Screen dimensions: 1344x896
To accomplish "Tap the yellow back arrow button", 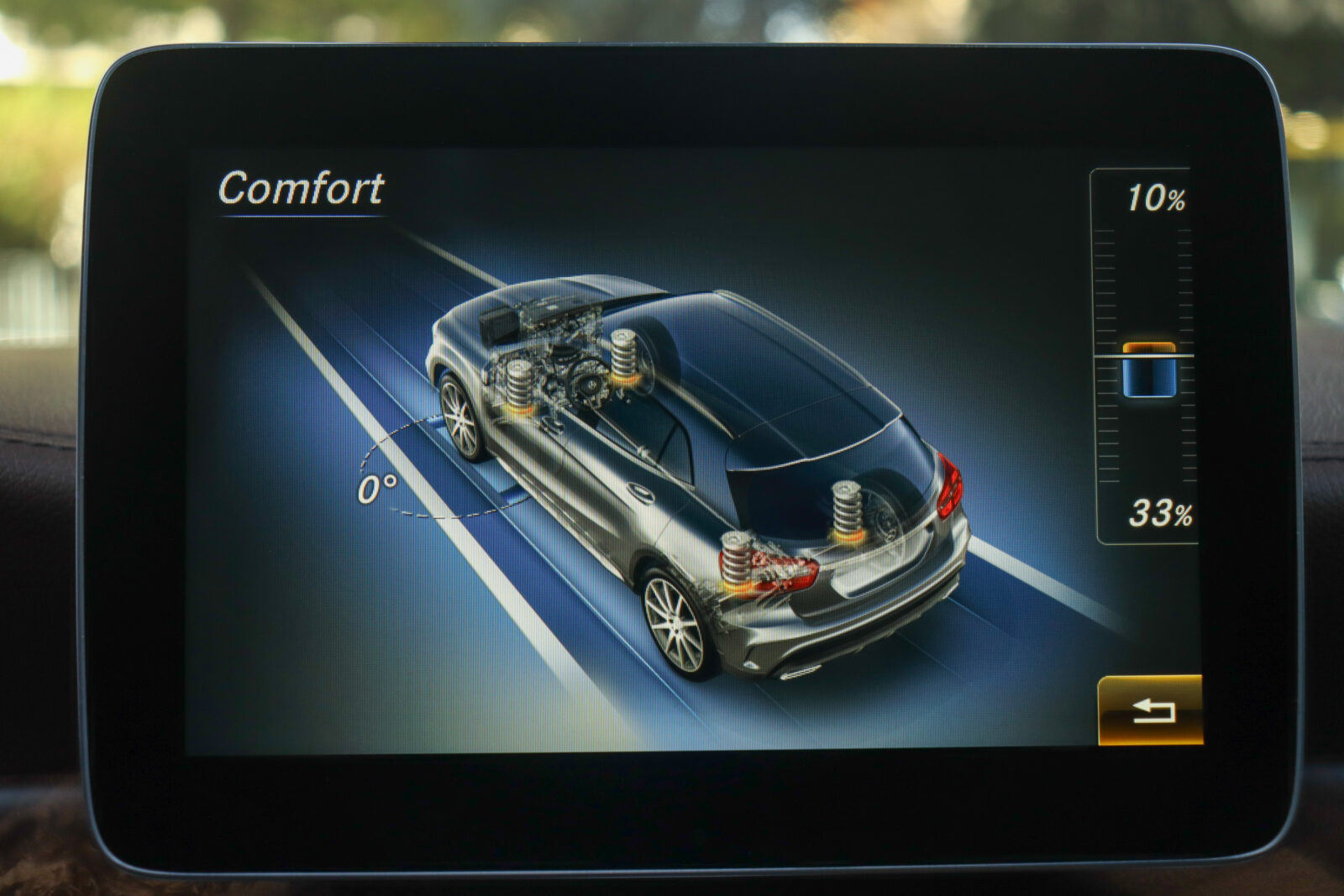I will coord(1150,710).
